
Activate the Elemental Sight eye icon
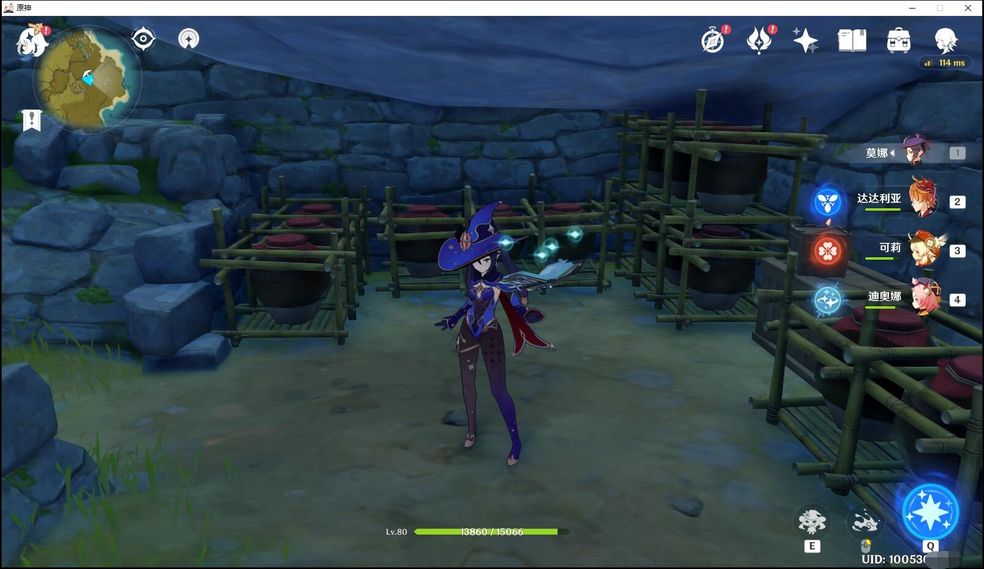coord(144,39)
